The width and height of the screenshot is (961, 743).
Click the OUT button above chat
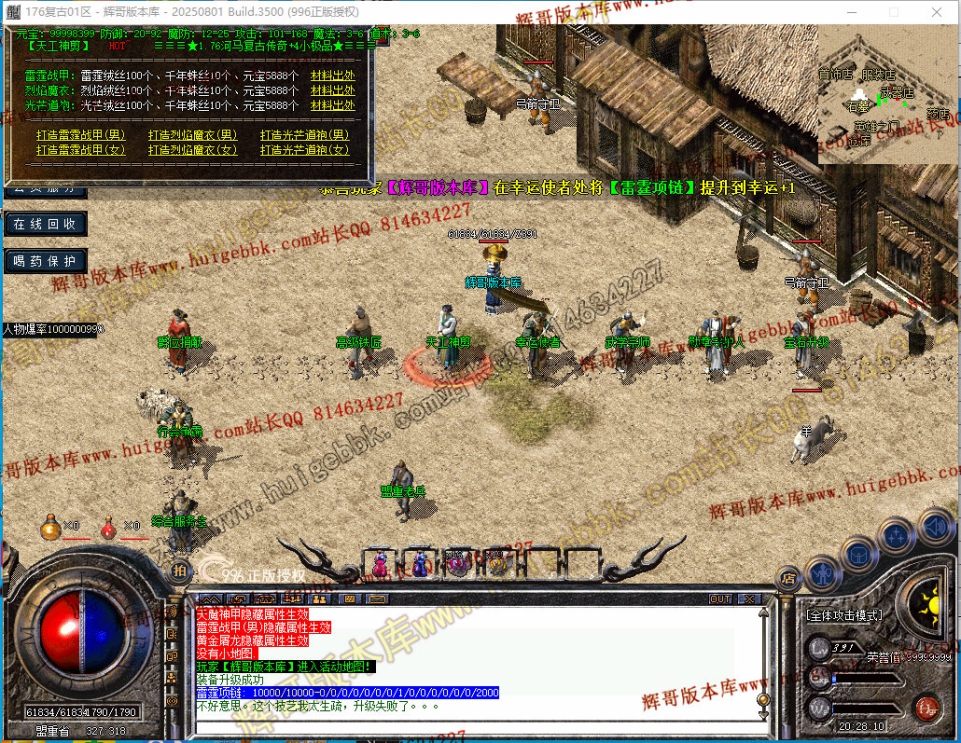pyautogui.click(x=720, y=599)
